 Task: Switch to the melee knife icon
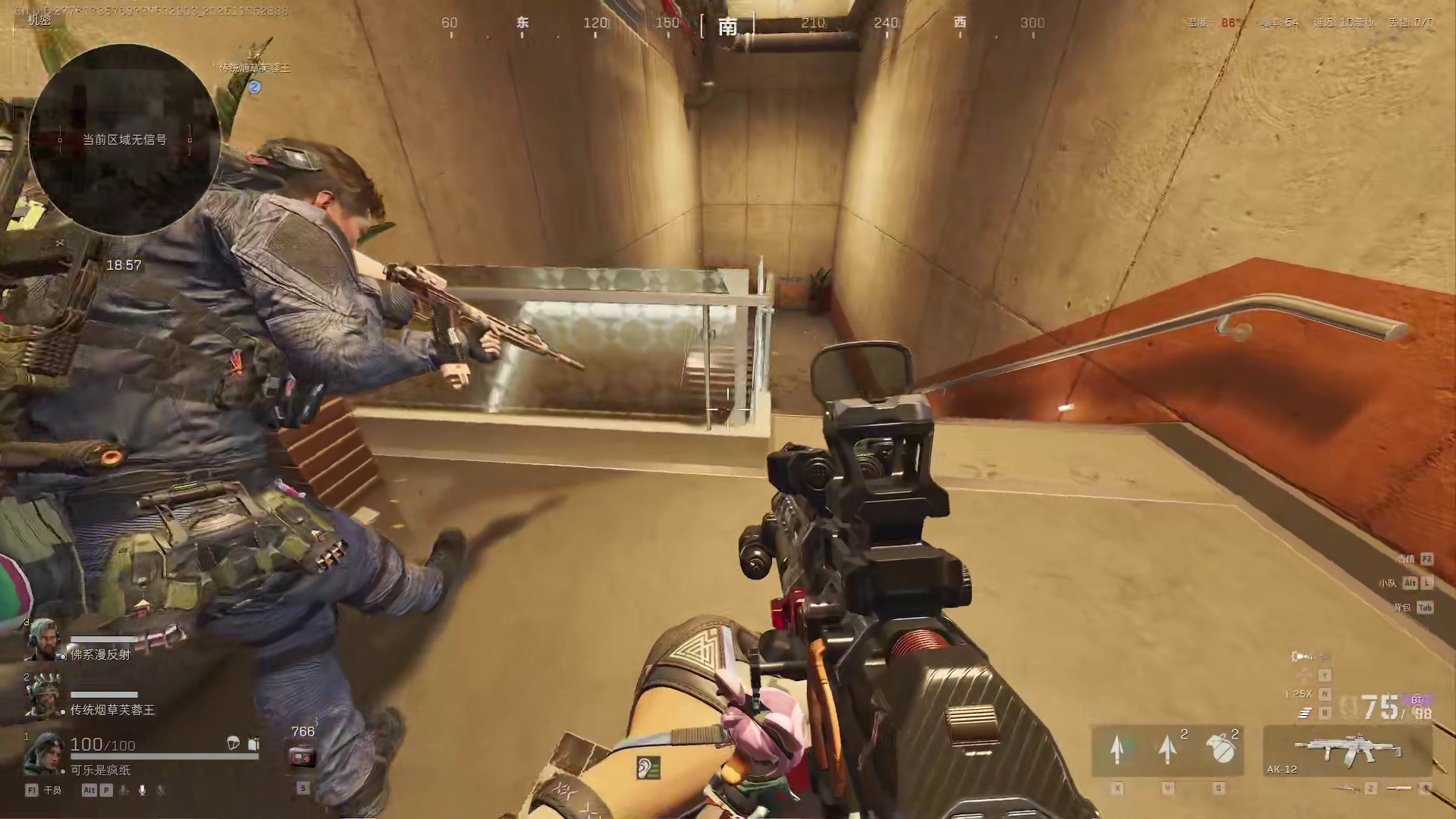(1400, 789)
